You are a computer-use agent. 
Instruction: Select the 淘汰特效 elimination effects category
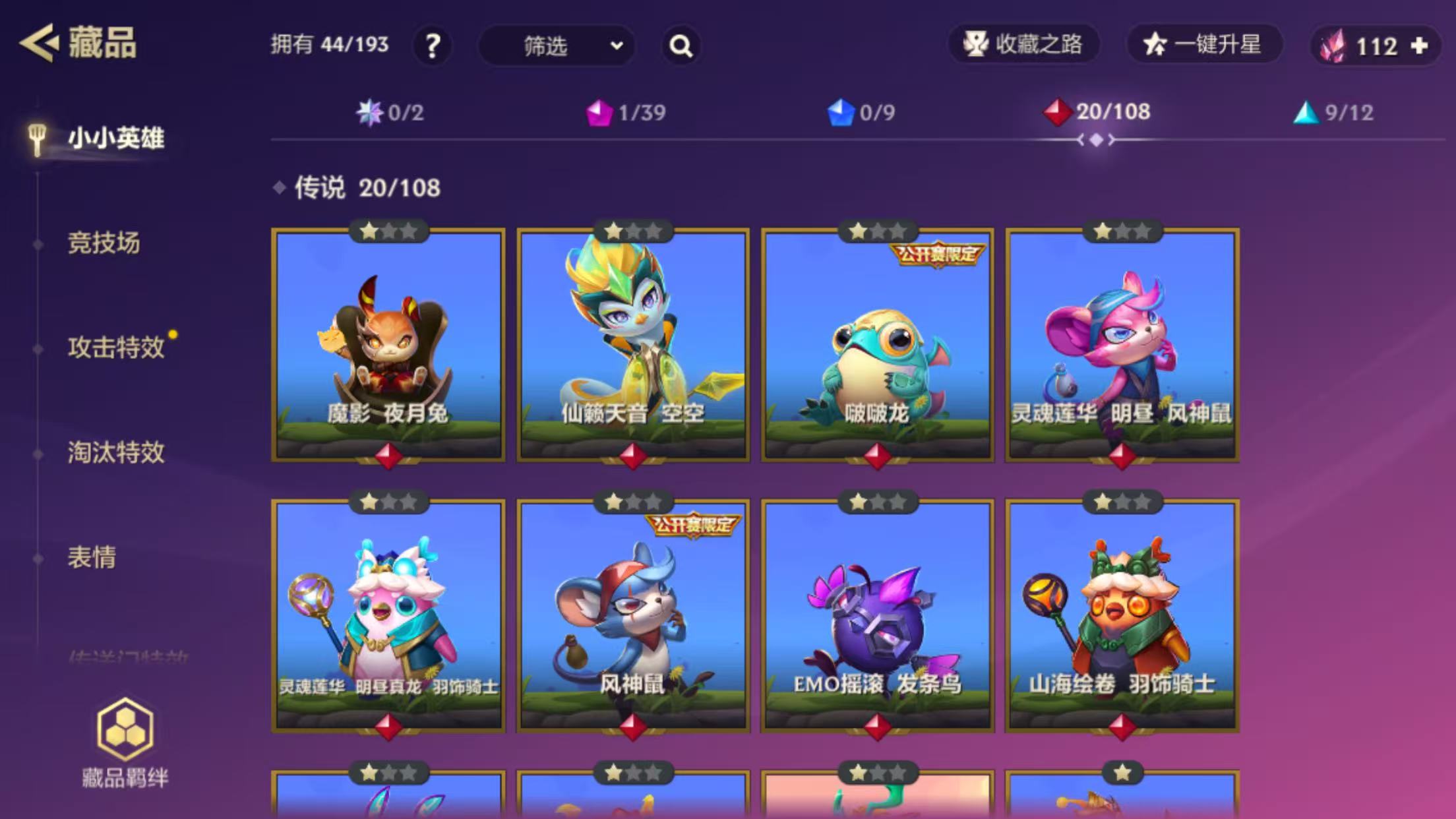[116, 453]
